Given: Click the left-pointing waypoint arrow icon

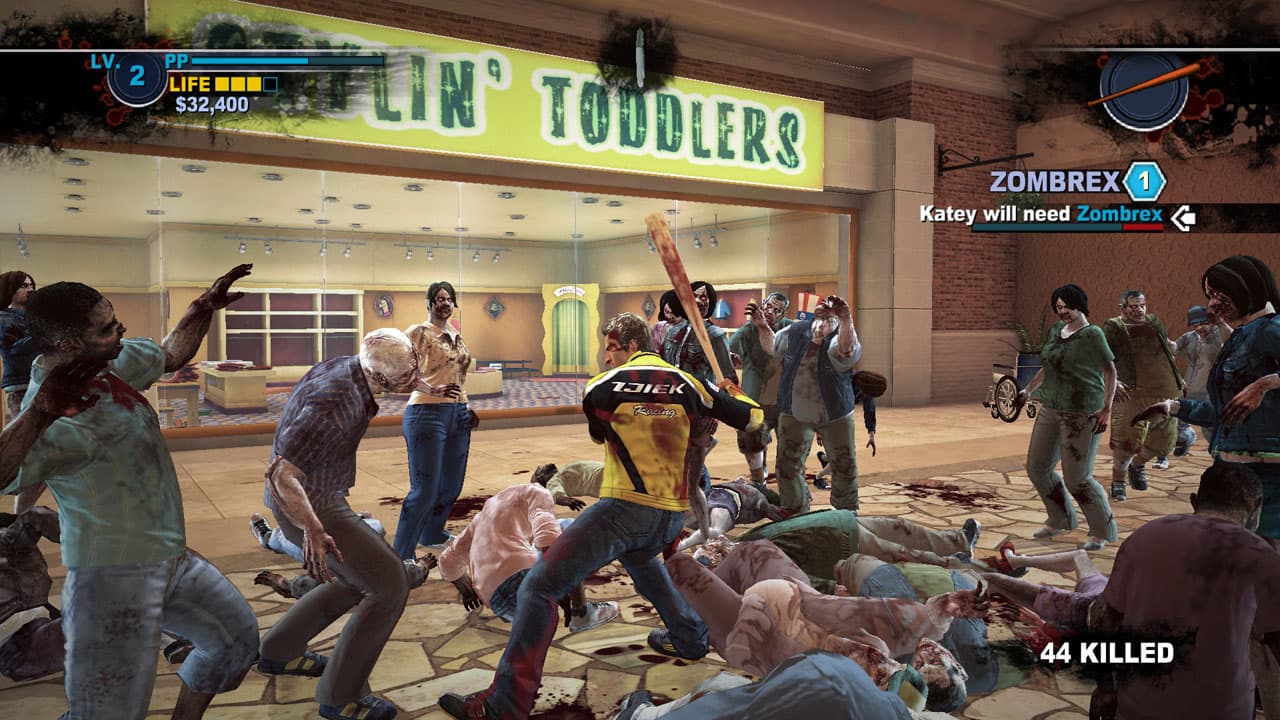Looking at the screenshot, I should (x=1183, y=219).
